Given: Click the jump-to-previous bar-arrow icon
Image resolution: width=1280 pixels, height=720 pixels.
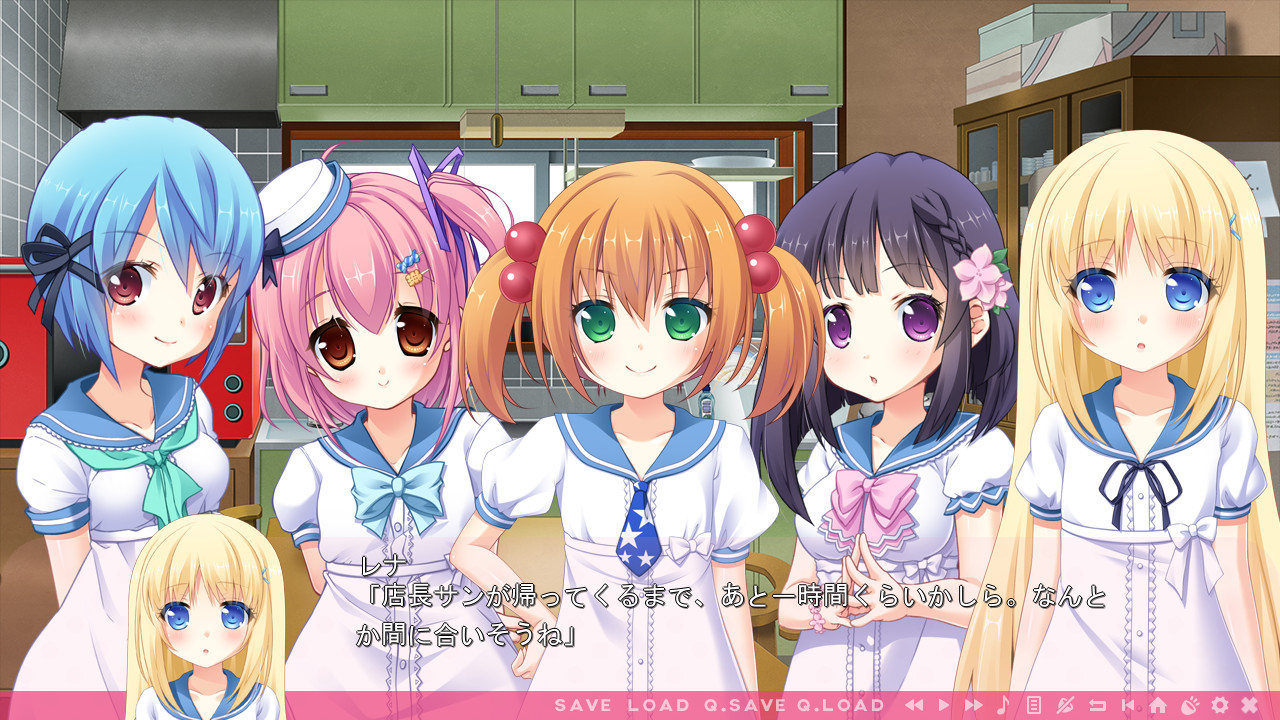Looking at the screenshot, I should [1127, 705].
